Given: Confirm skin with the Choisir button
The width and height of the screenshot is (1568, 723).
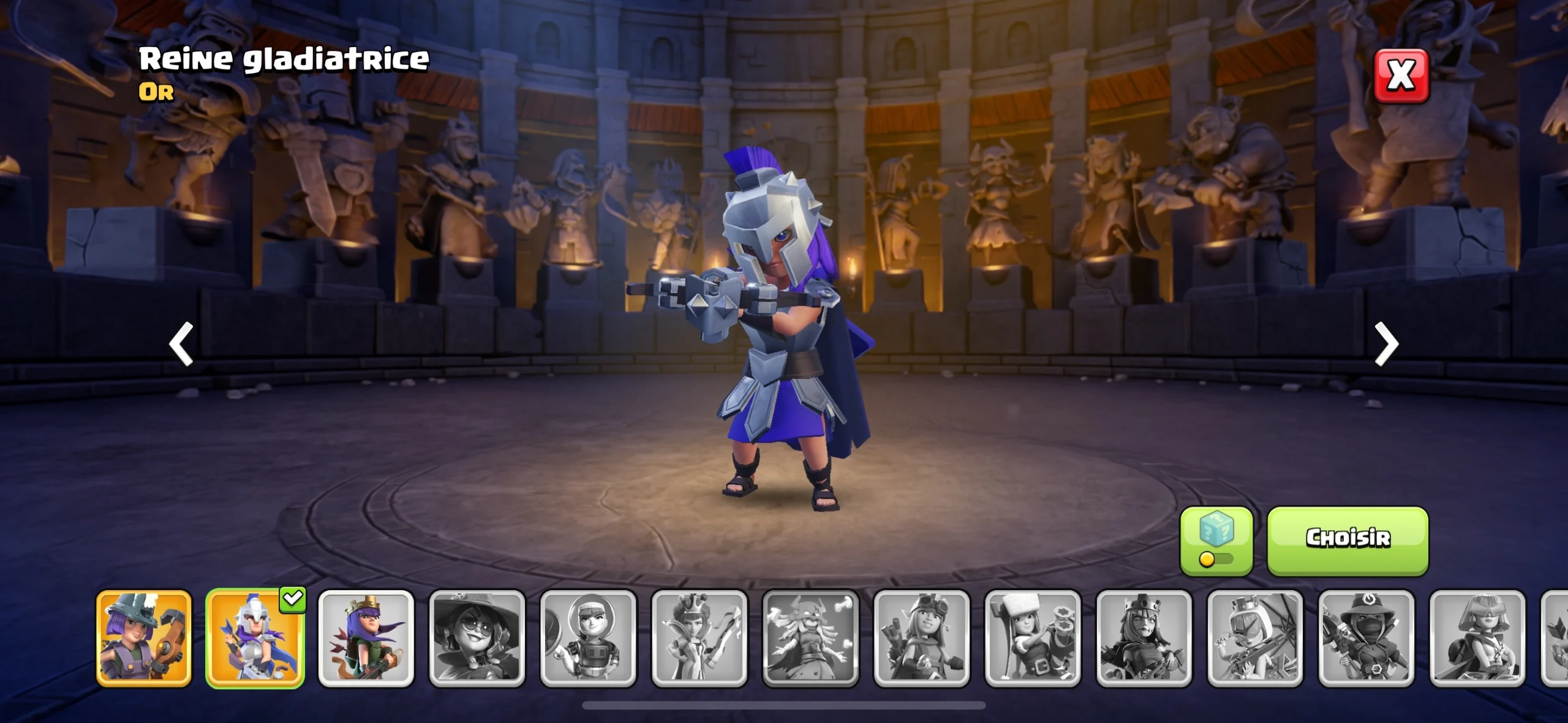Looking at the screenshot, I should [1347, 540].
